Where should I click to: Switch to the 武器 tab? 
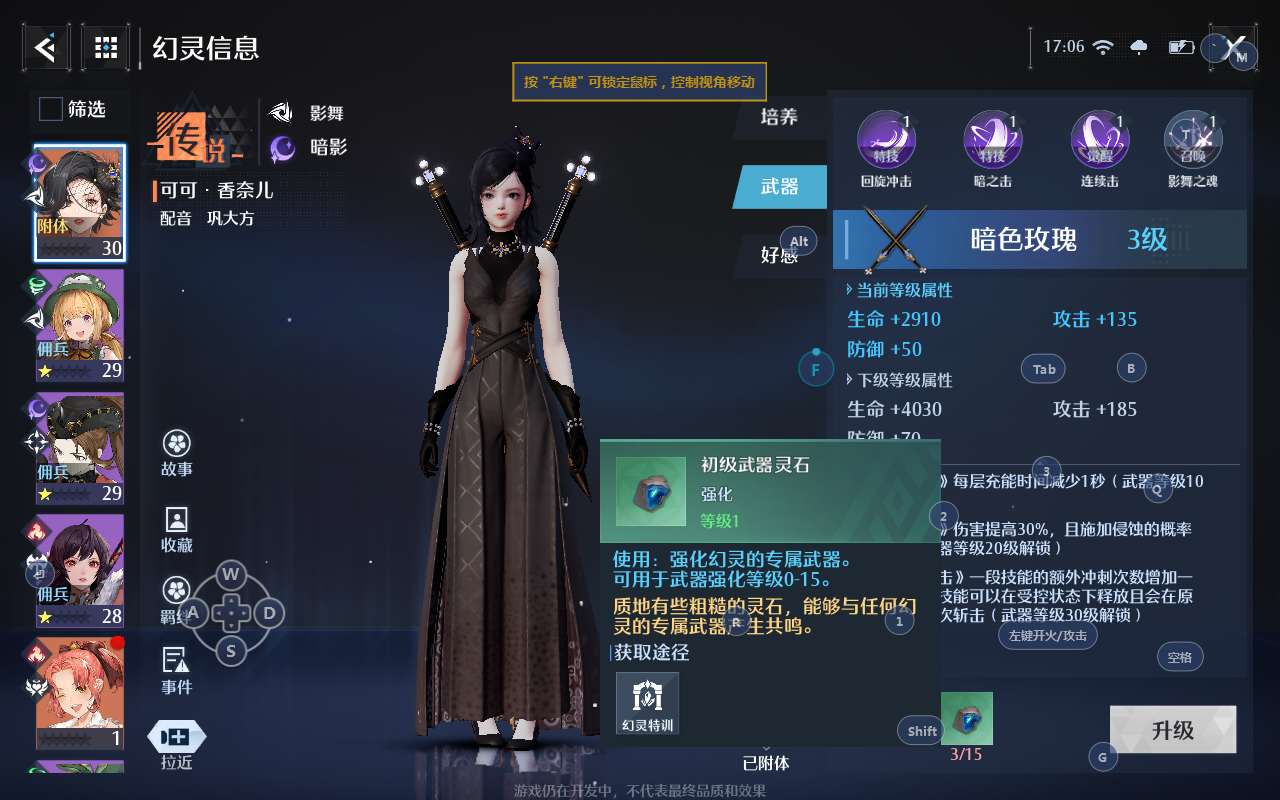779,186
